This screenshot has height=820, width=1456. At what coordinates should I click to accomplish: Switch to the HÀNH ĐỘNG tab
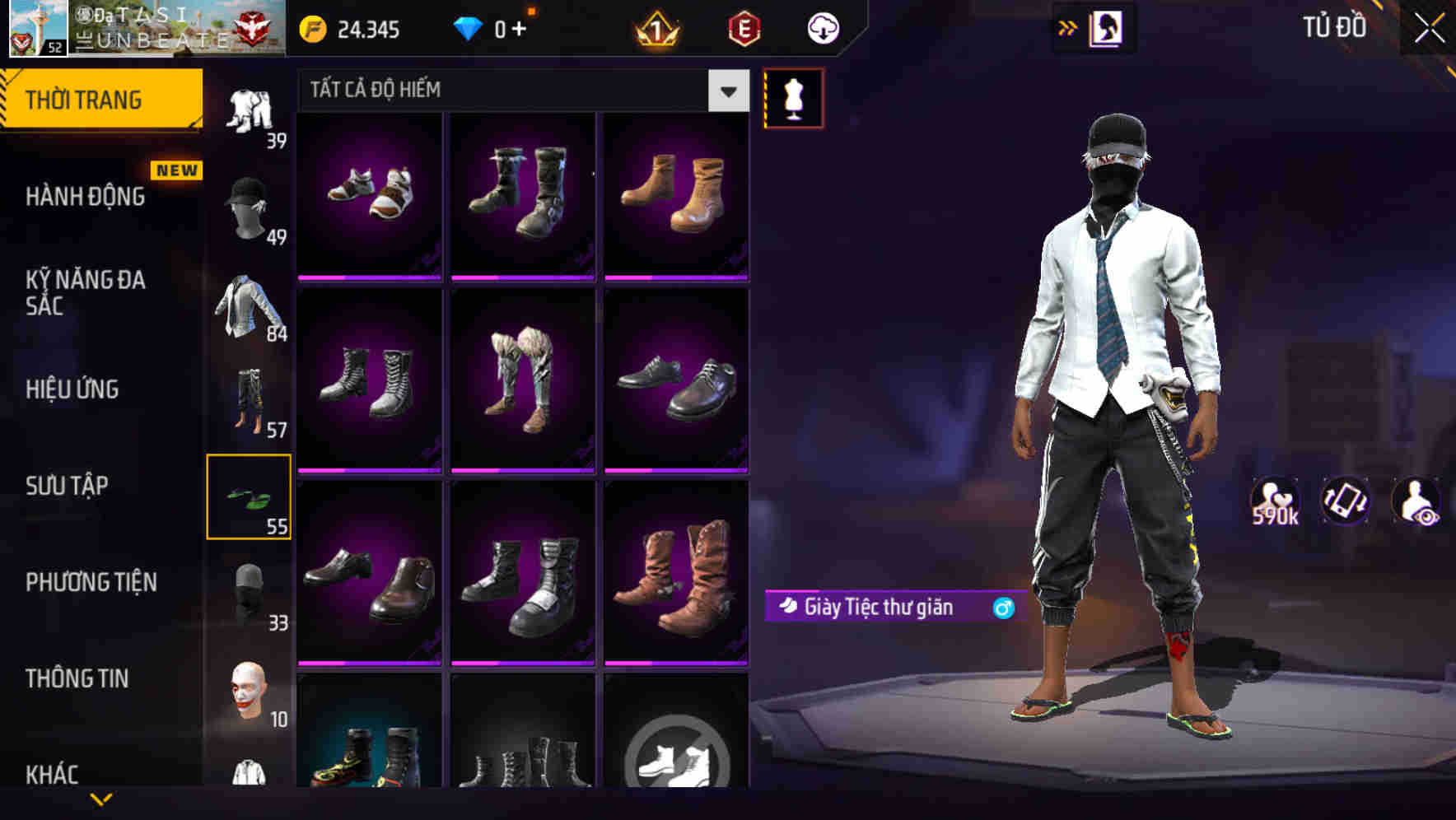coord(86,197)
